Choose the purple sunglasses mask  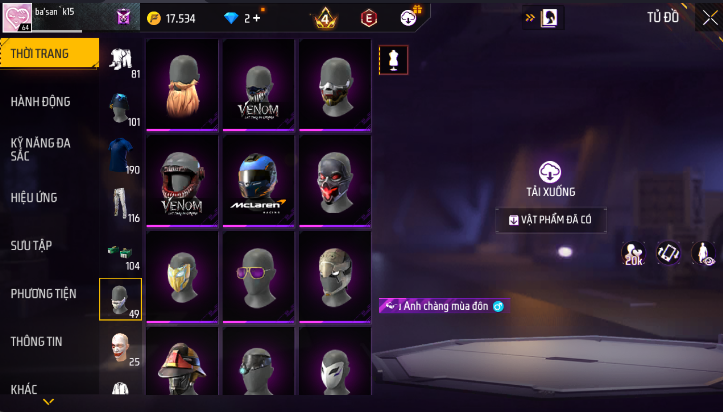coord(260,276)
